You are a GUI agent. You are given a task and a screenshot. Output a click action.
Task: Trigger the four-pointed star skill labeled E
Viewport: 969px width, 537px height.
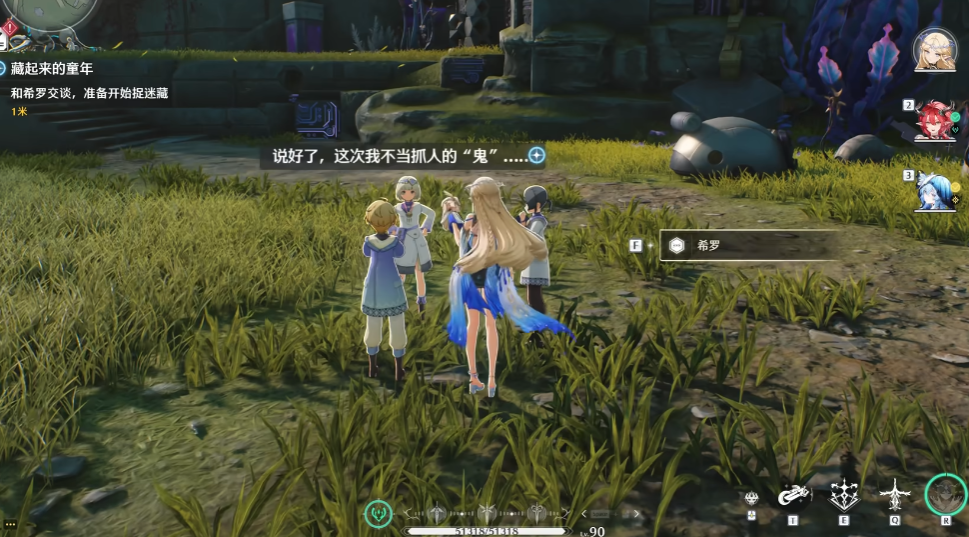pyautogui.click(x=844, y=495)
